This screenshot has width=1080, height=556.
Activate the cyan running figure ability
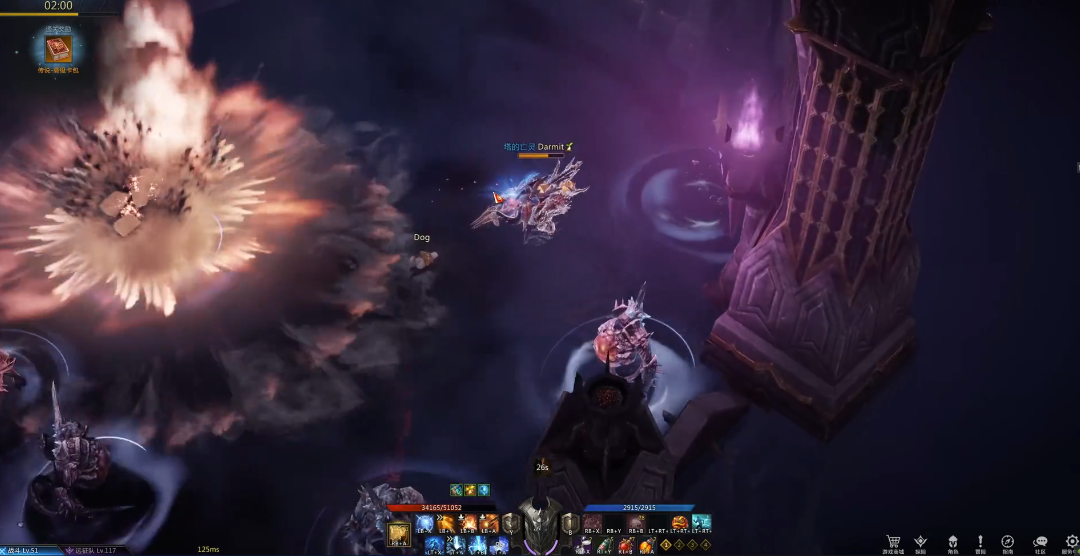702,523
